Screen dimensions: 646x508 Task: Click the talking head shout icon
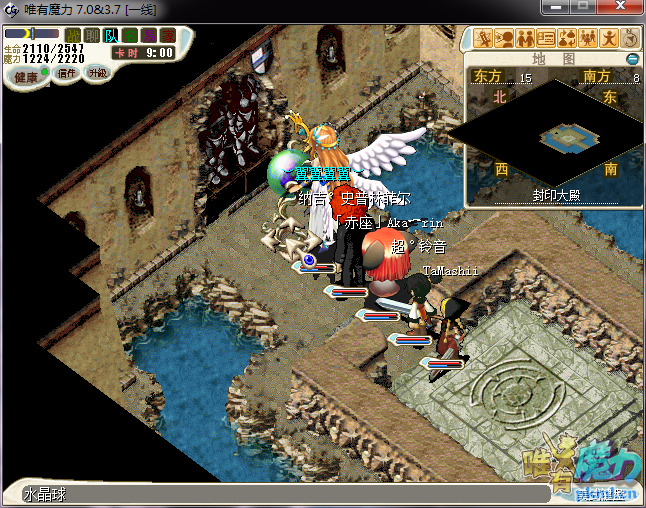pos(504,39)
